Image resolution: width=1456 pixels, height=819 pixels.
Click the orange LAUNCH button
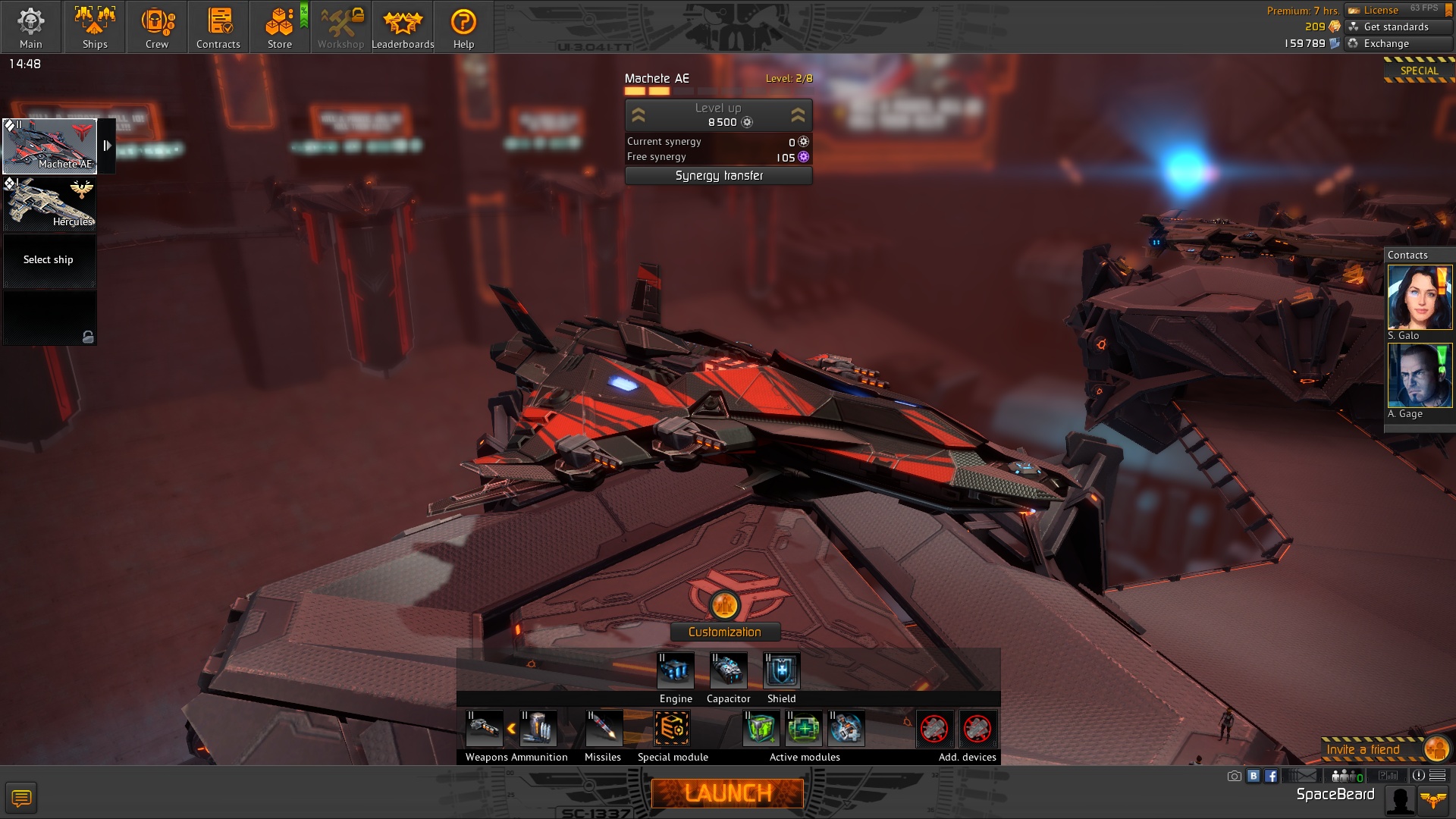point(727,793)
